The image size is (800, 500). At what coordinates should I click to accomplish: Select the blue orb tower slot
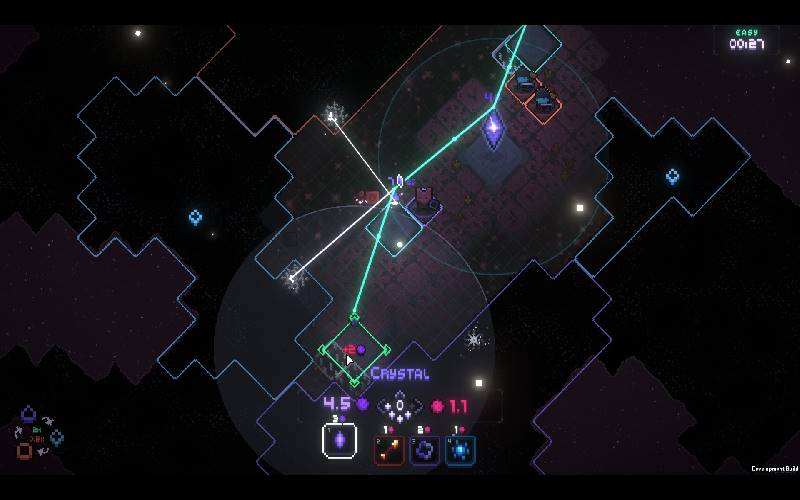point(460,450)
